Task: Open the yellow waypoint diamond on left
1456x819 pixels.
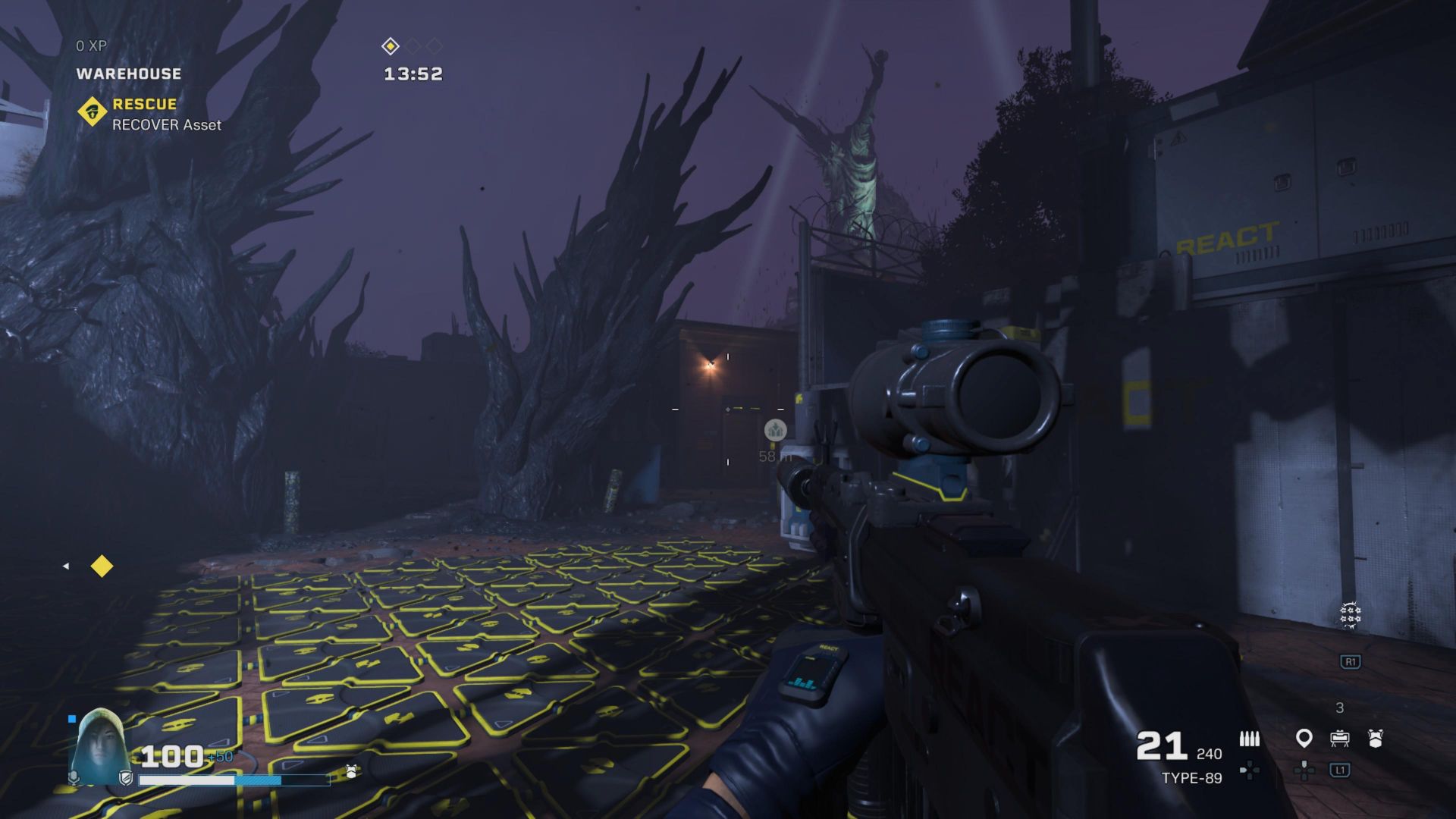Action: [x=102, y=566]
